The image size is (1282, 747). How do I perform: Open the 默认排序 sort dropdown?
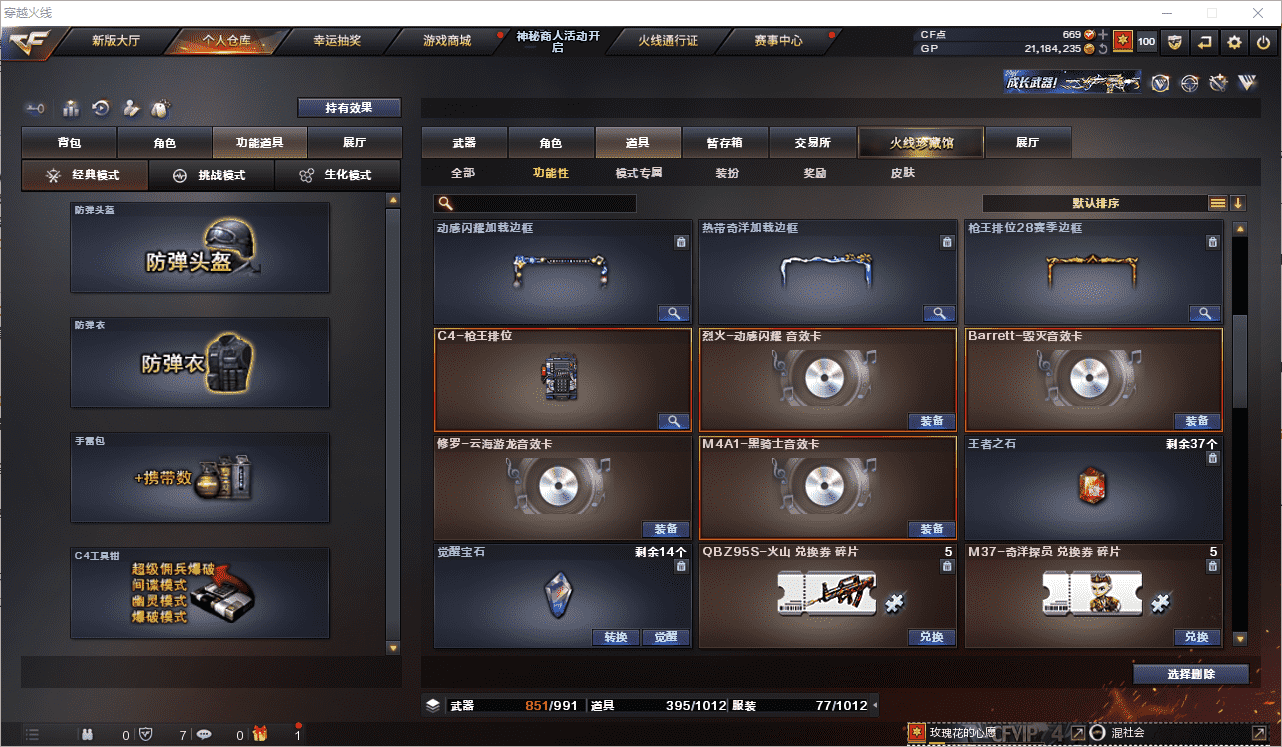(x=1095, y=203)
